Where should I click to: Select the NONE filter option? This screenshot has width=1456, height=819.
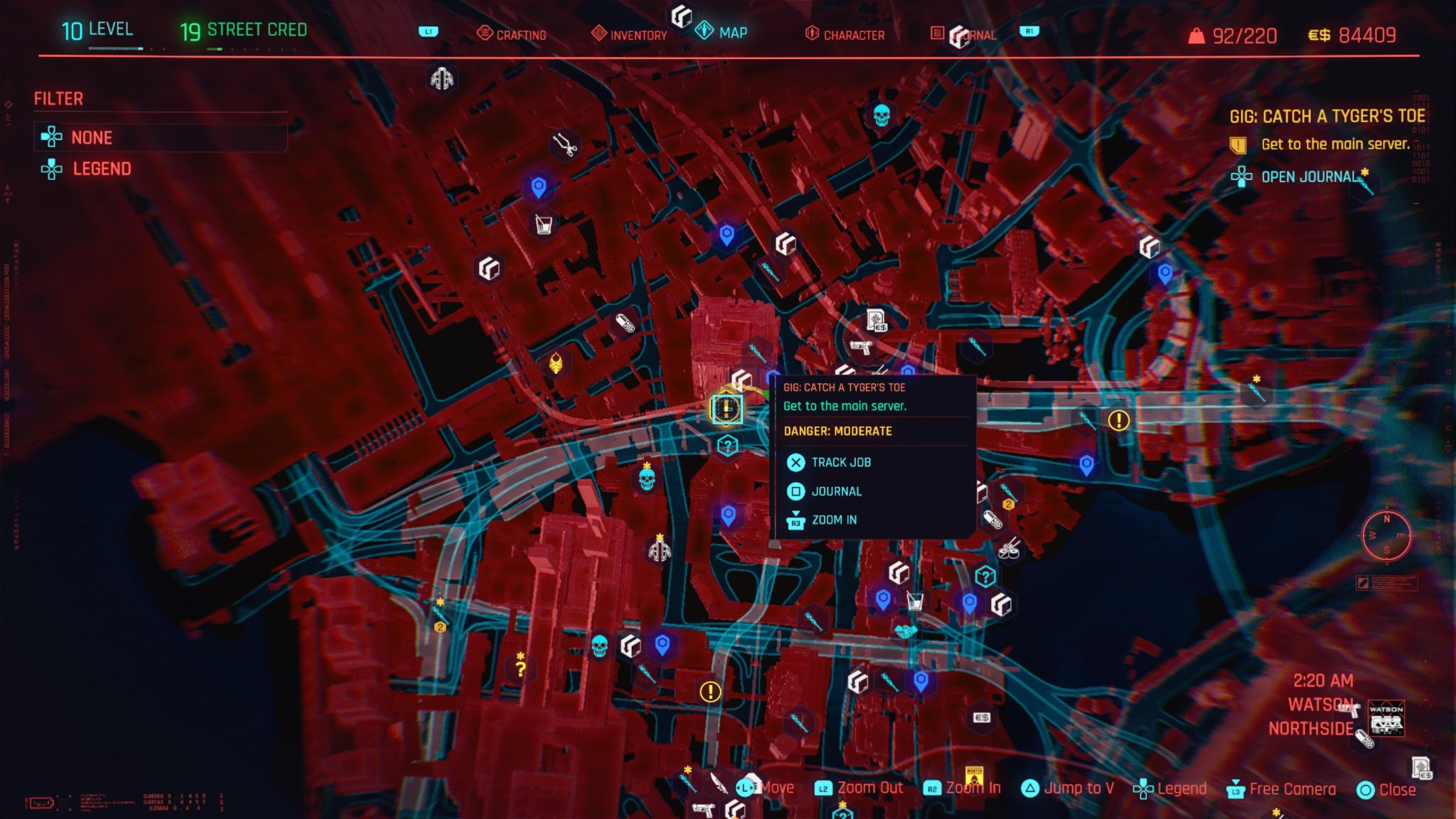[91, 137]
